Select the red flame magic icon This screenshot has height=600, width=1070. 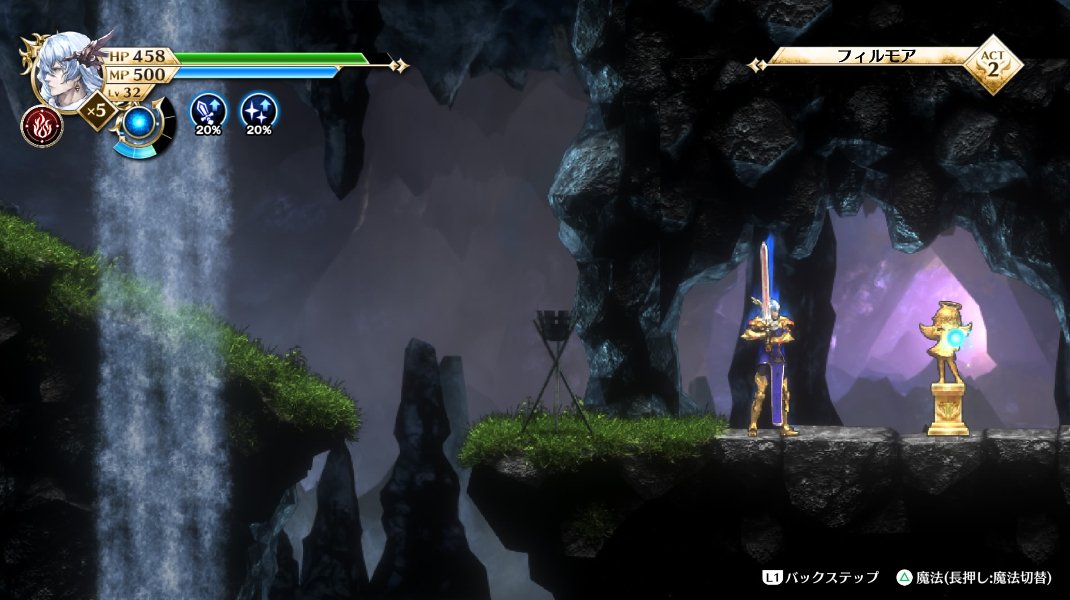(x=42, y=125)
